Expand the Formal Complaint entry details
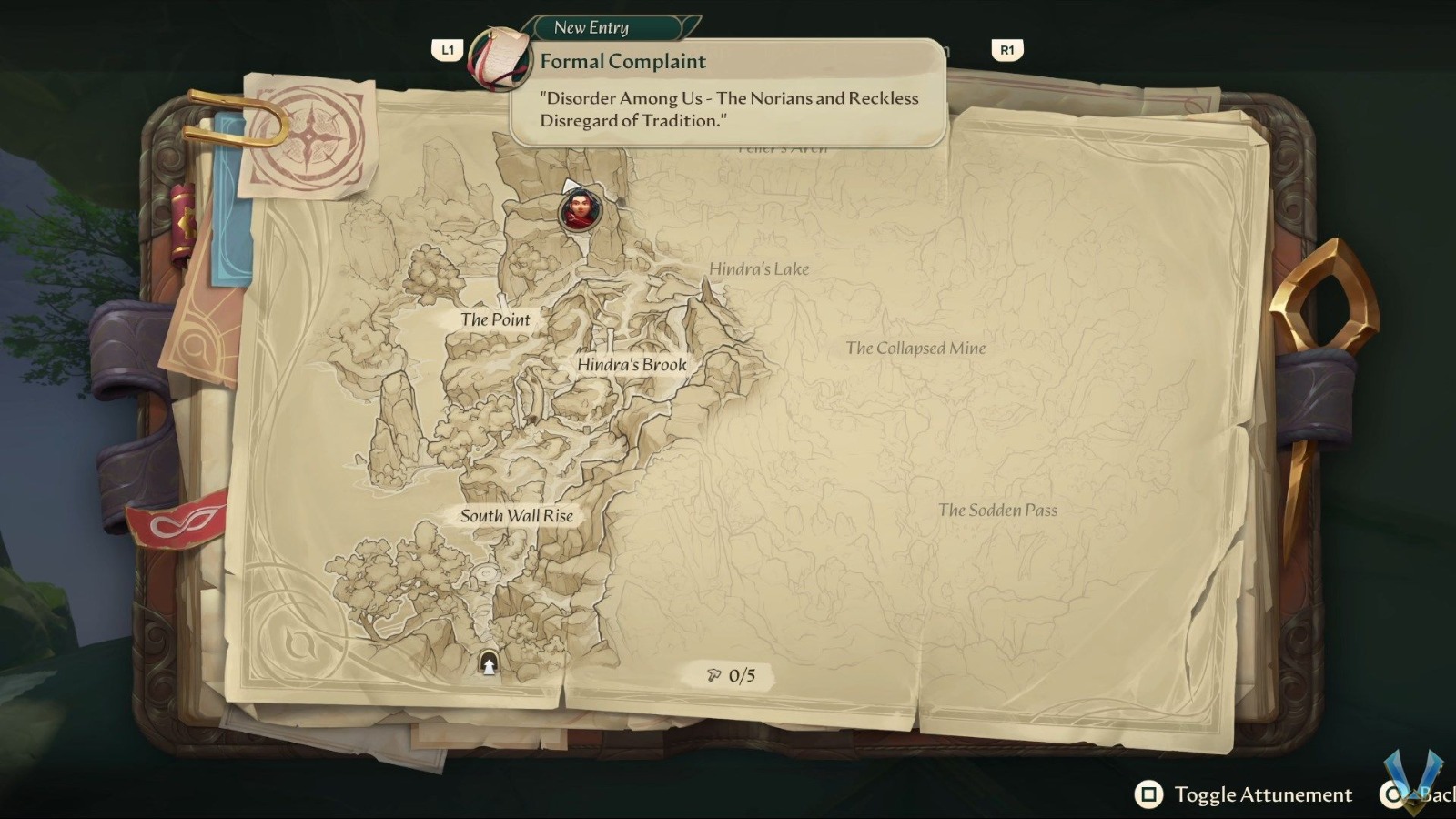 coord(623,61)
